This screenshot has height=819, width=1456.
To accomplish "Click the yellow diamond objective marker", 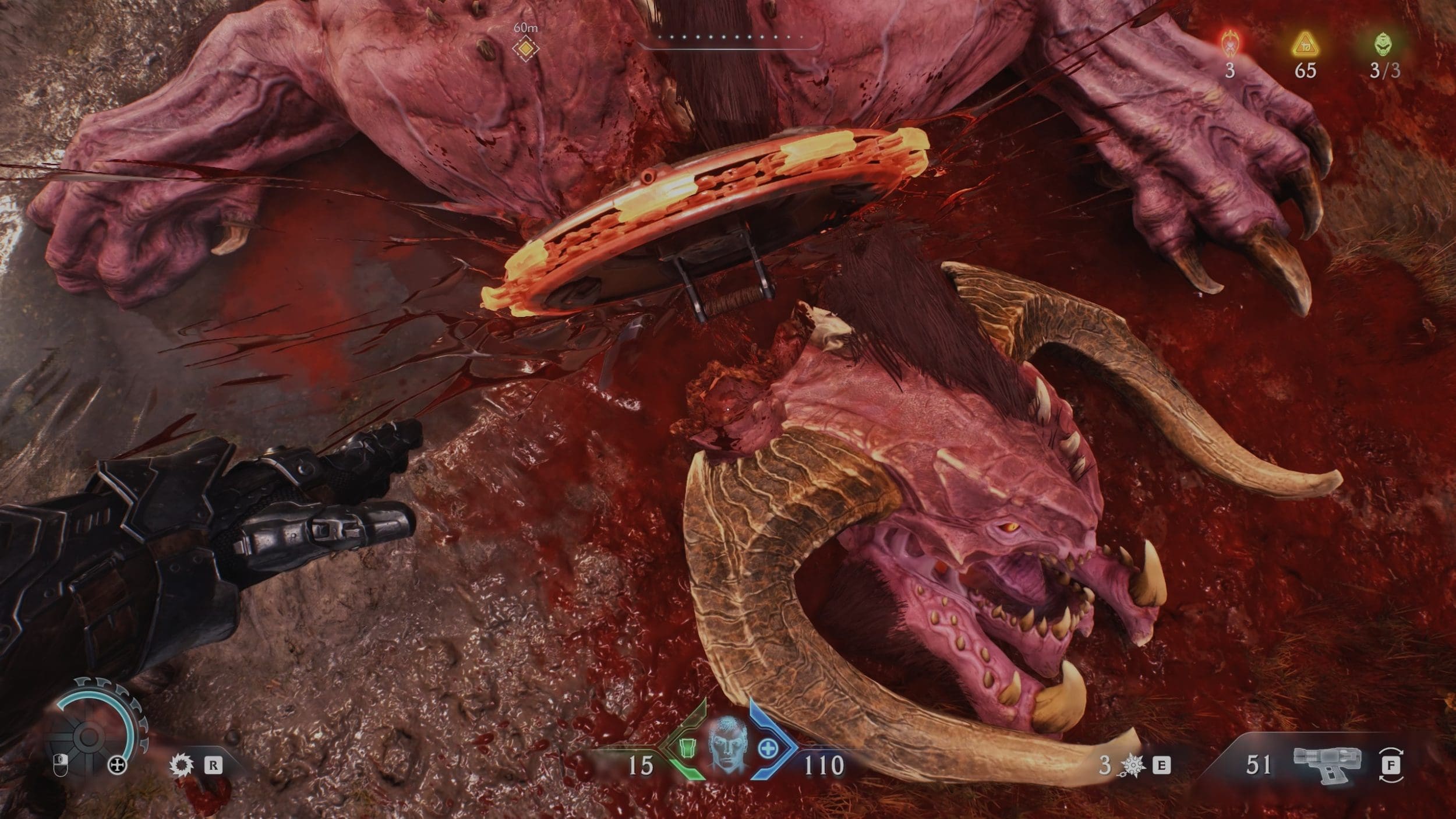I will 525,48.
